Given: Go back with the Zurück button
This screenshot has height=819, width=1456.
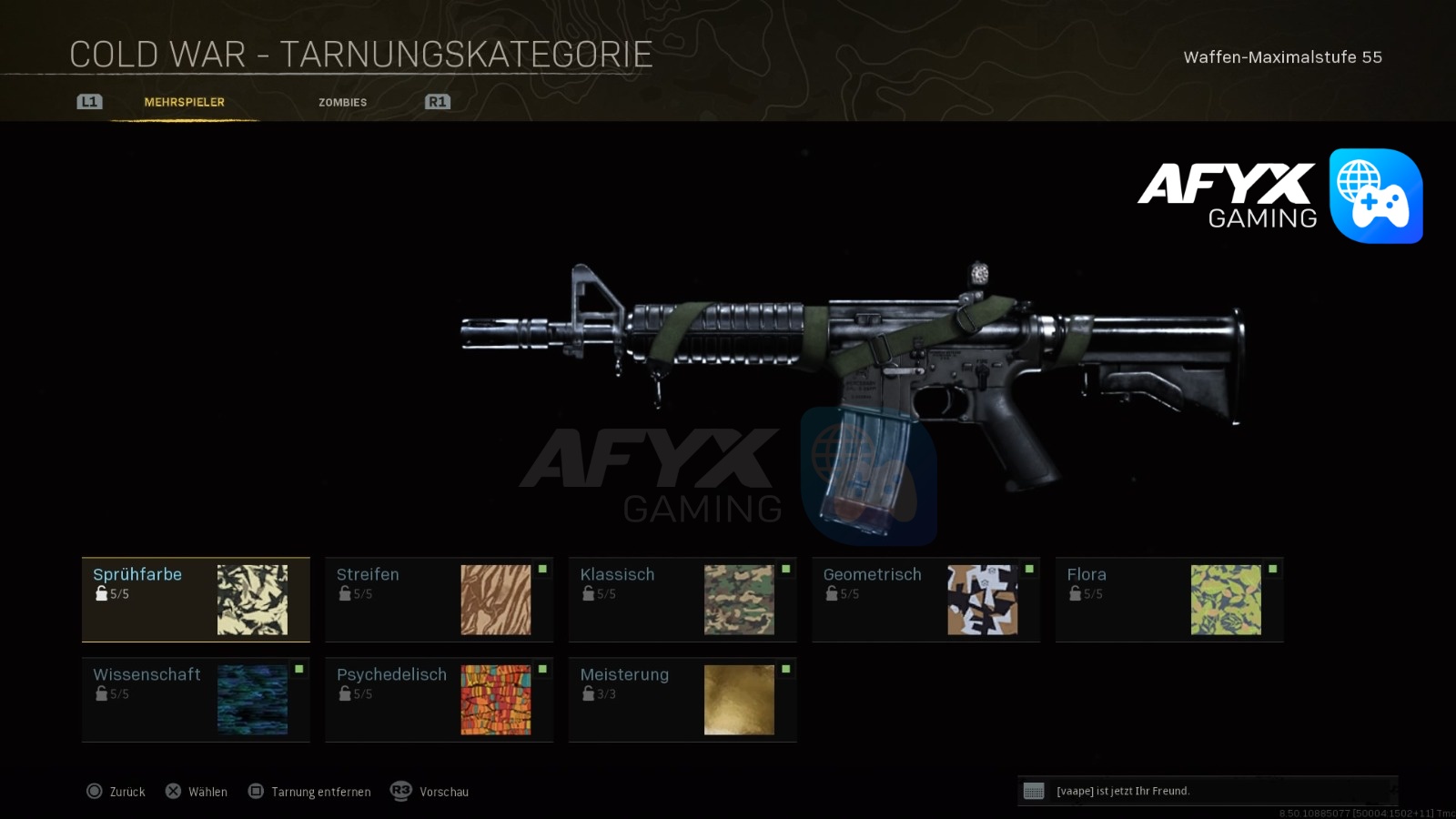Looking at the screenshot, I should coord(116,792).
